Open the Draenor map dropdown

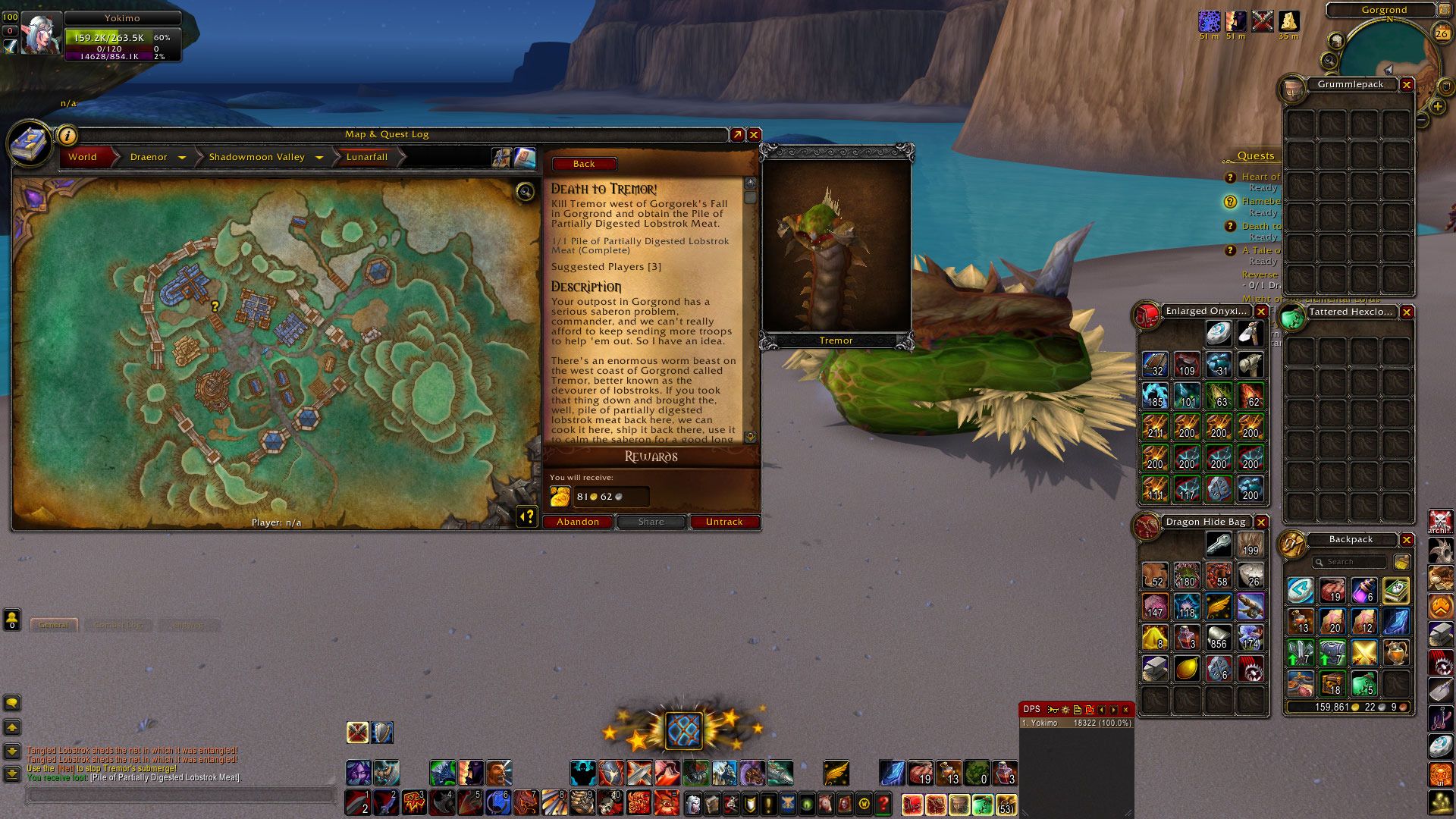(182, 158)
